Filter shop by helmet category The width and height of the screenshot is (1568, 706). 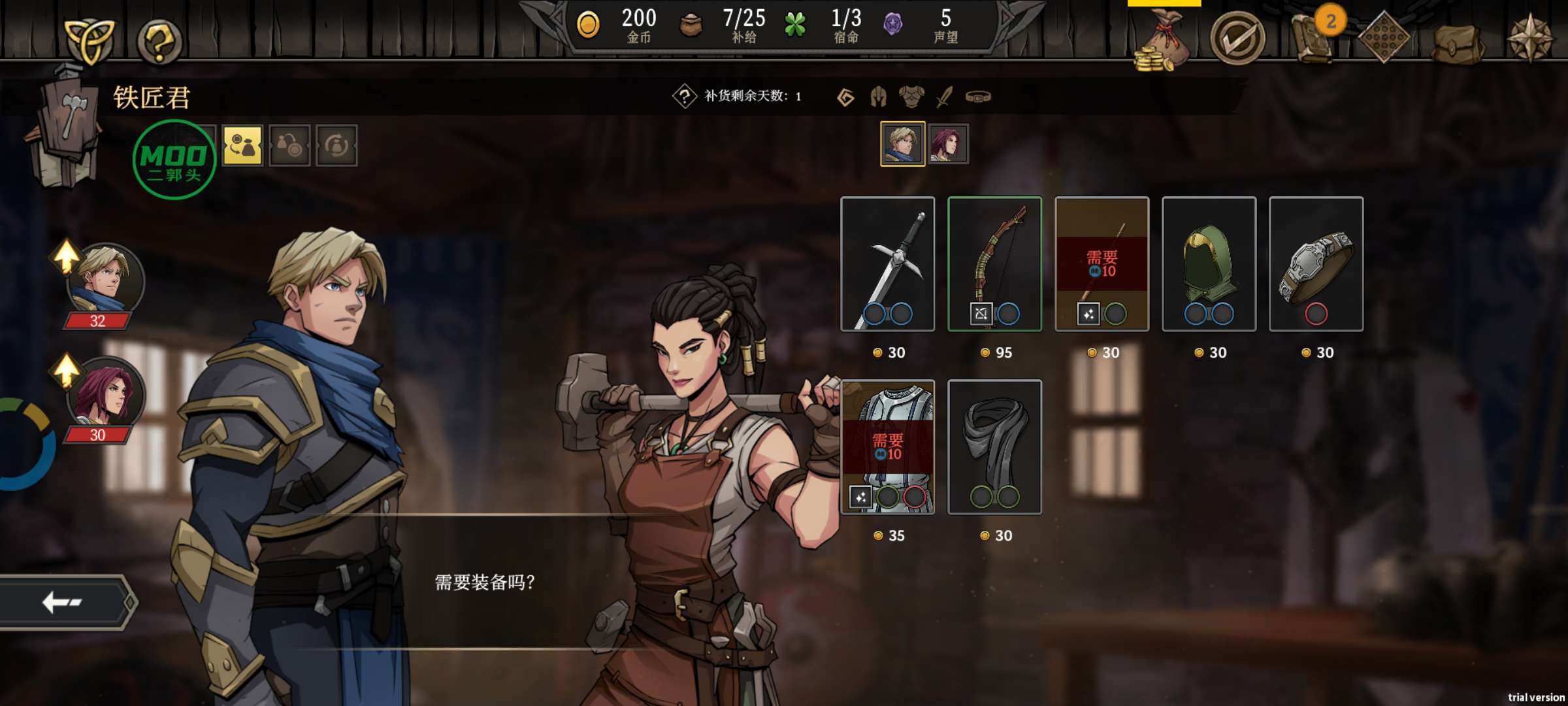point(878,97)
